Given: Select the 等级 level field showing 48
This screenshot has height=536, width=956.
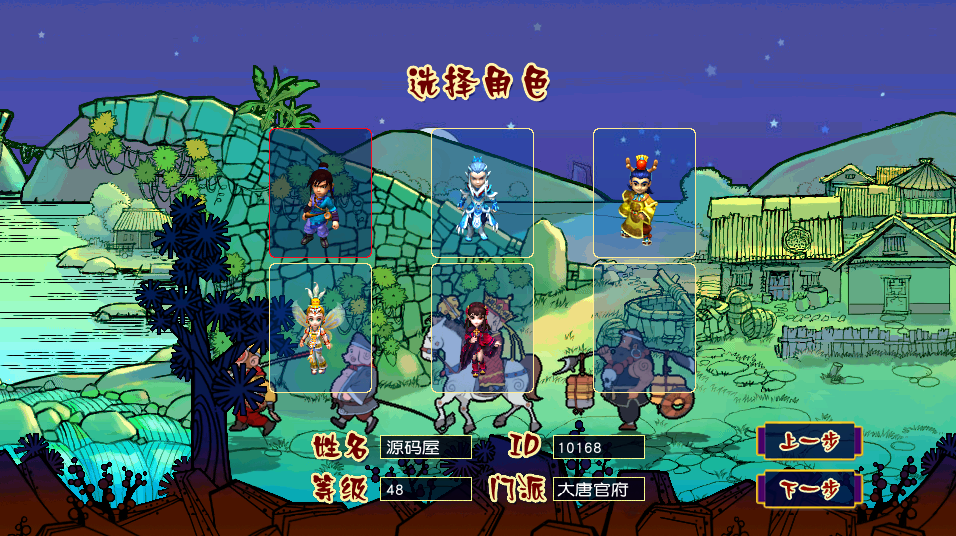Looking at the screenshot, I should [x=425, y=489].
